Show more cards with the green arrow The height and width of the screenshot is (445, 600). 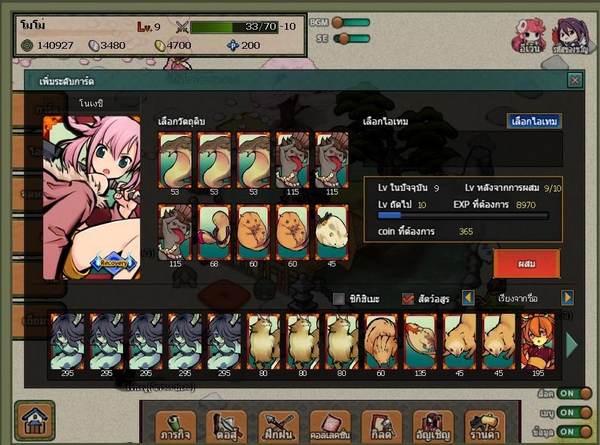point(572,345)
